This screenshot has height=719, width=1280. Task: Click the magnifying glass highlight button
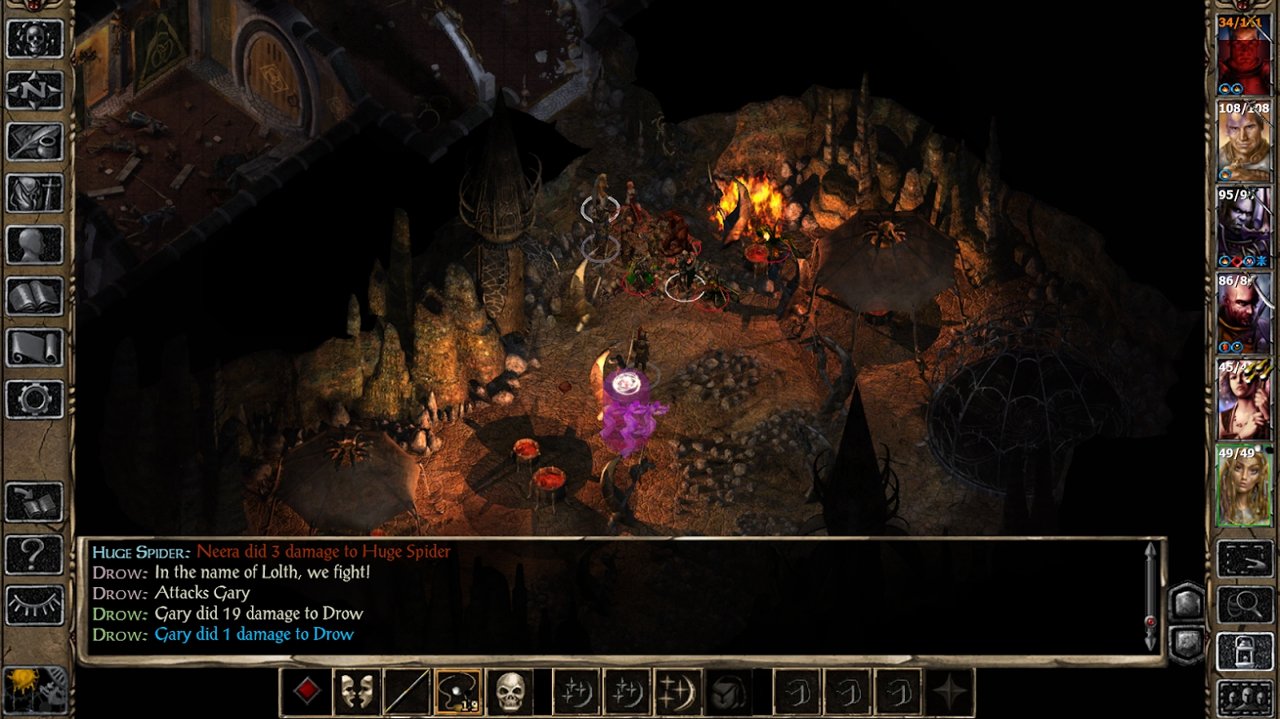pos(1243,605)
